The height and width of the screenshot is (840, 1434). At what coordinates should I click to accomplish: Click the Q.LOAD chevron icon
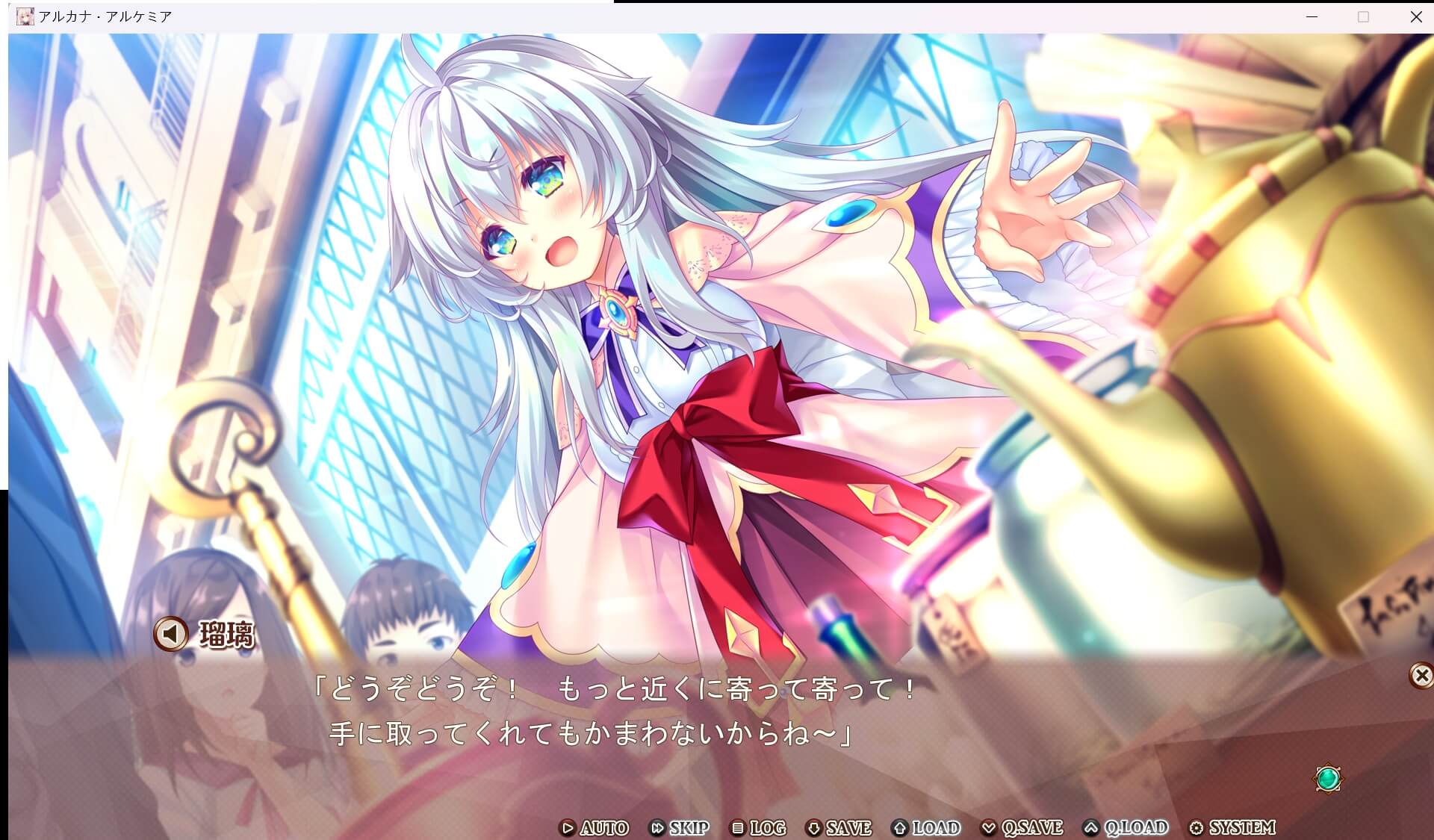click(x=1092, y=828)
